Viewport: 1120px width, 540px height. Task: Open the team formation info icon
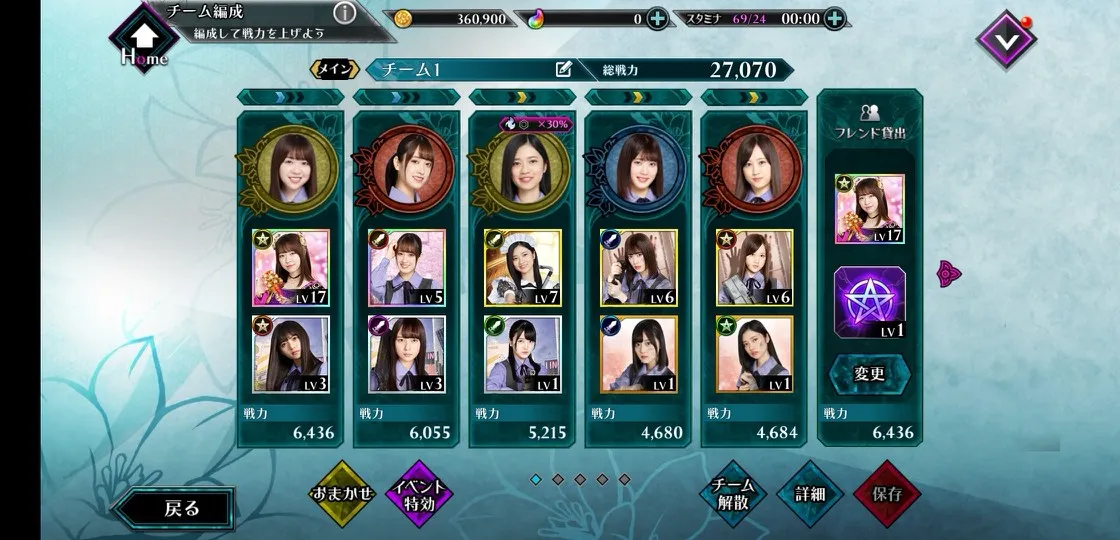coord(344,13)
